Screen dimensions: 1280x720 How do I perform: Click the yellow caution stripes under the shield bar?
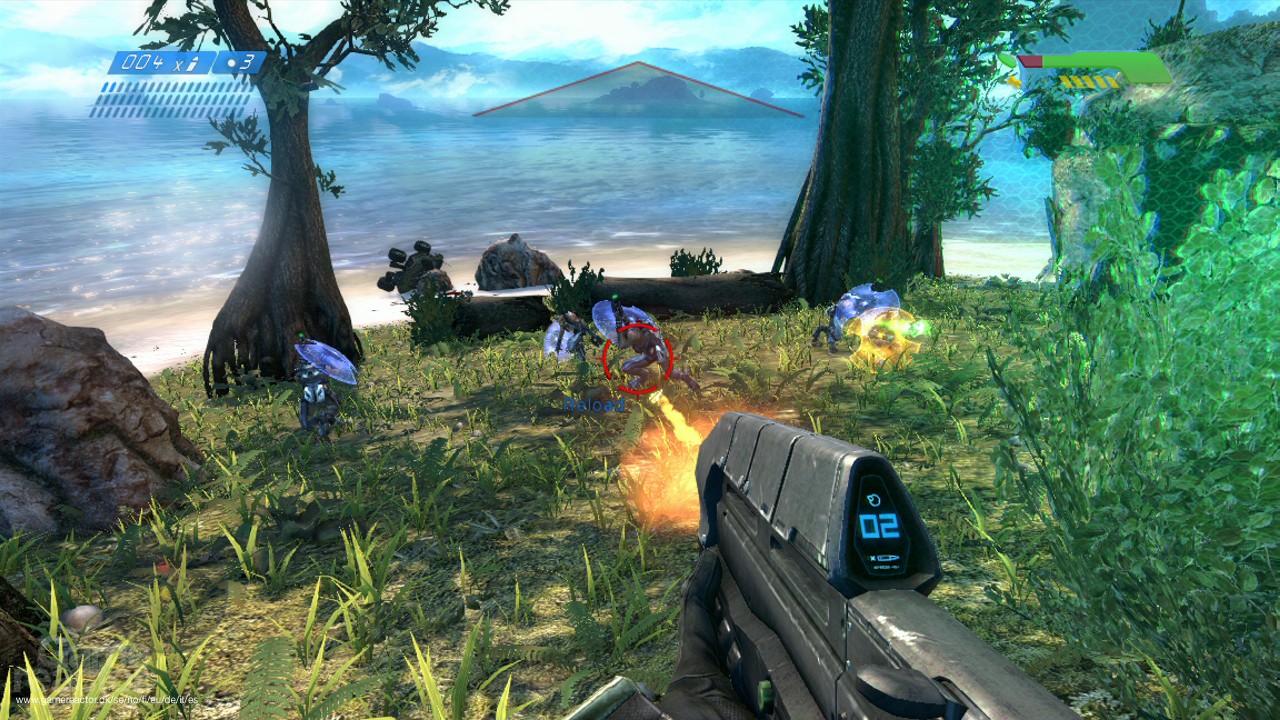[x=1088, y=81]
